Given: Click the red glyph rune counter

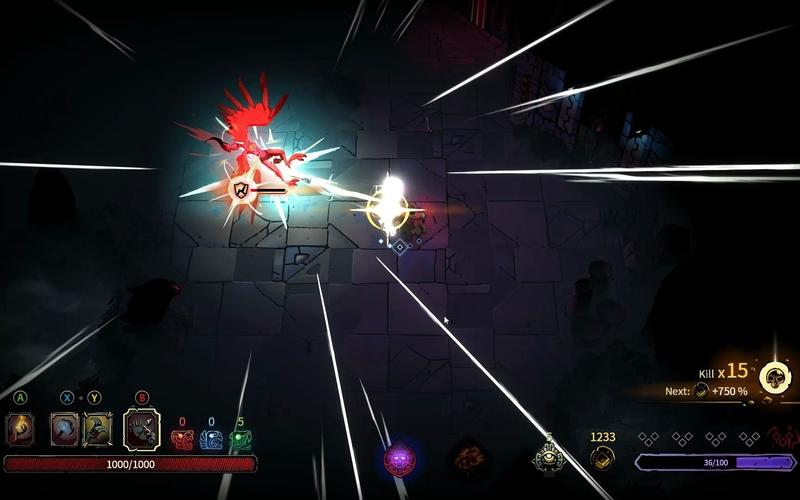Looking at the screenshot, I should point(182,439).
